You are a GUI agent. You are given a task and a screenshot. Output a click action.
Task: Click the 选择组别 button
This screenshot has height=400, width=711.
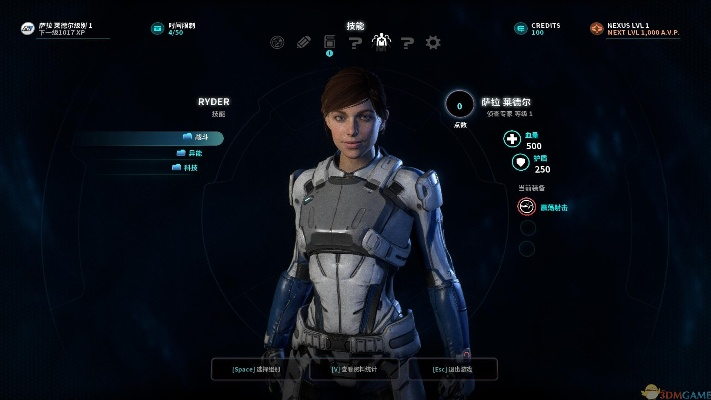pyautogui.click(x=256, y=369)
